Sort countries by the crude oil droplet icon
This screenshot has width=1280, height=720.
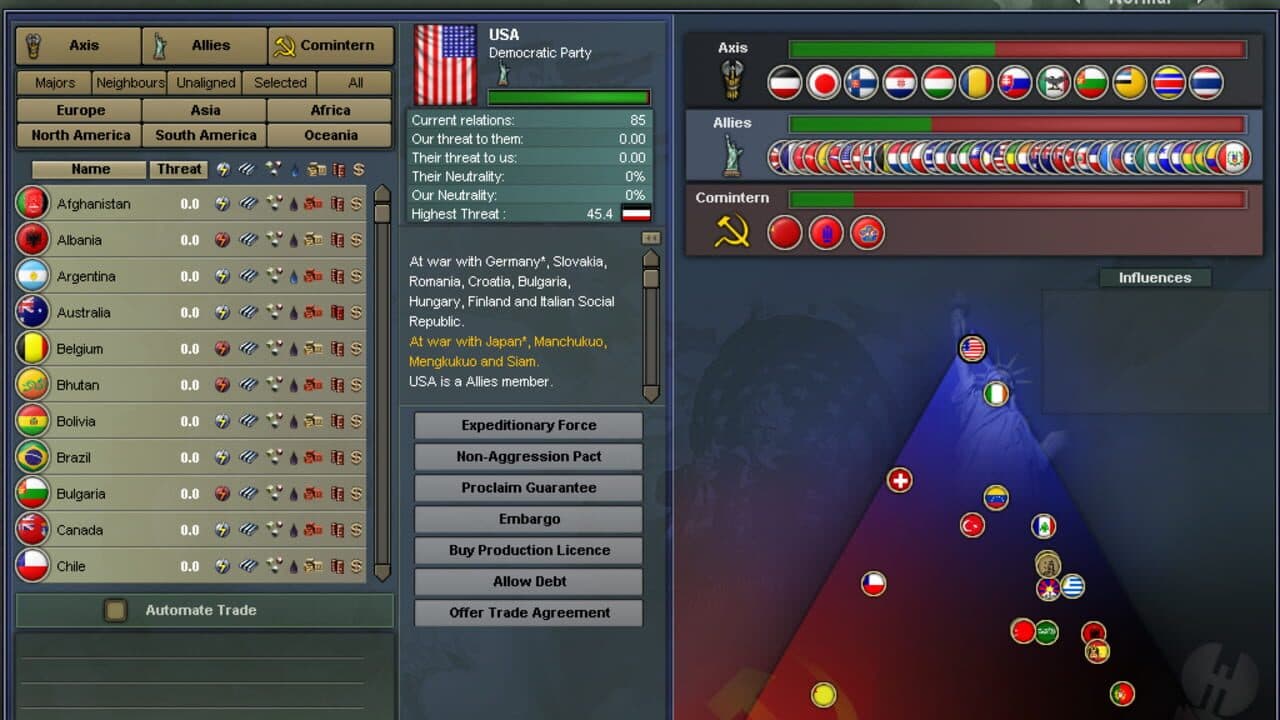[x=294, y=170]
